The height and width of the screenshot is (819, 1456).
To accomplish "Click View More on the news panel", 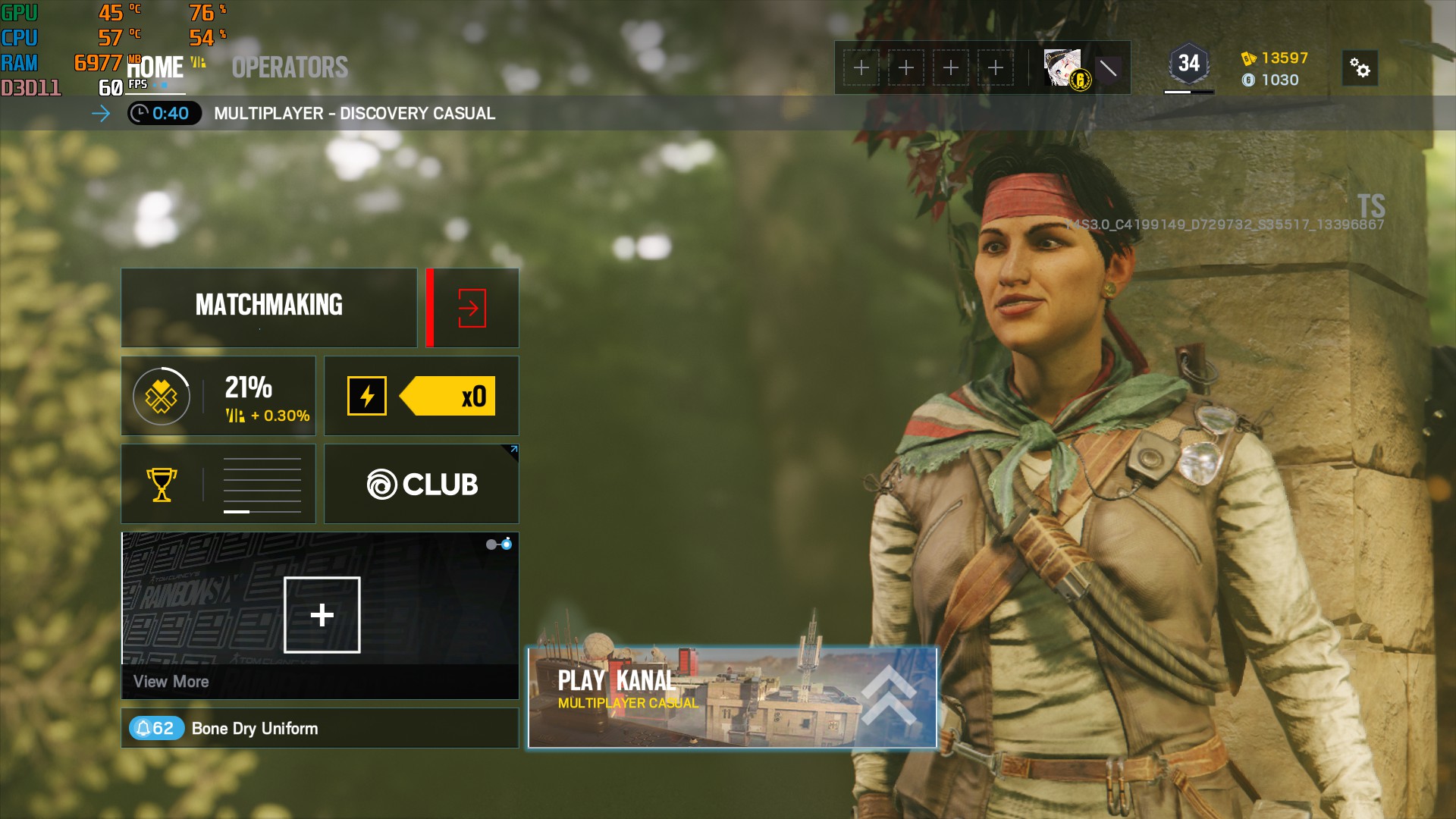I will tap(171, 682).
